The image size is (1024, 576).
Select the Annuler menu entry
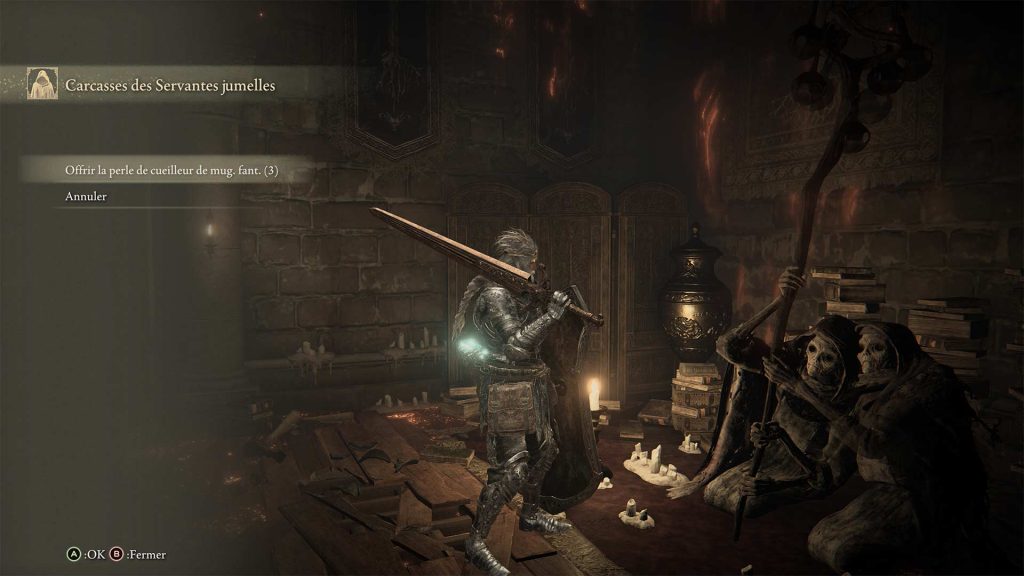pyautogui.click(x=86, y=196)
